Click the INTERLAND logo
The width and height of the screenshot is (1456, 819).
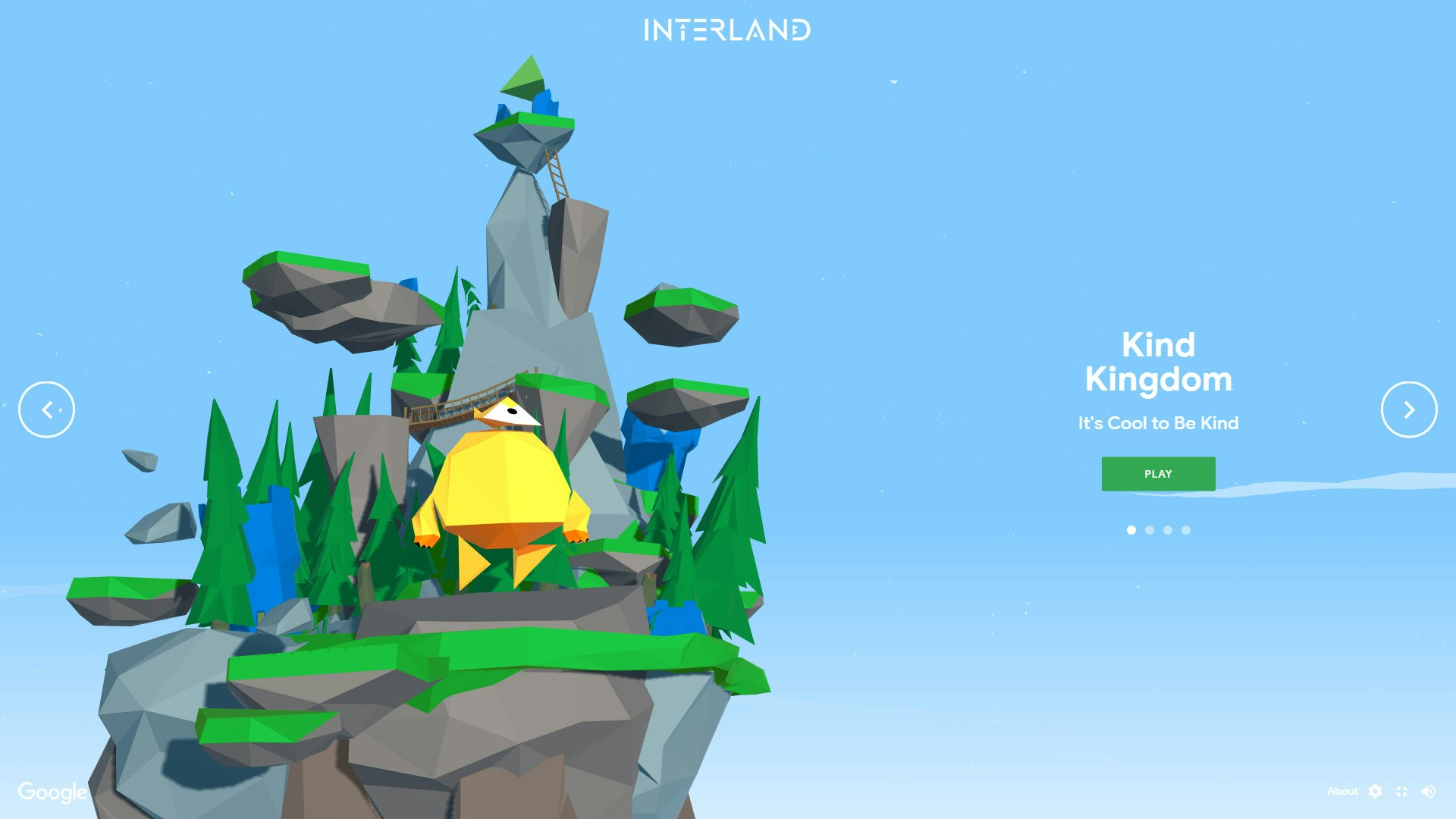click(x=727, y=30)
